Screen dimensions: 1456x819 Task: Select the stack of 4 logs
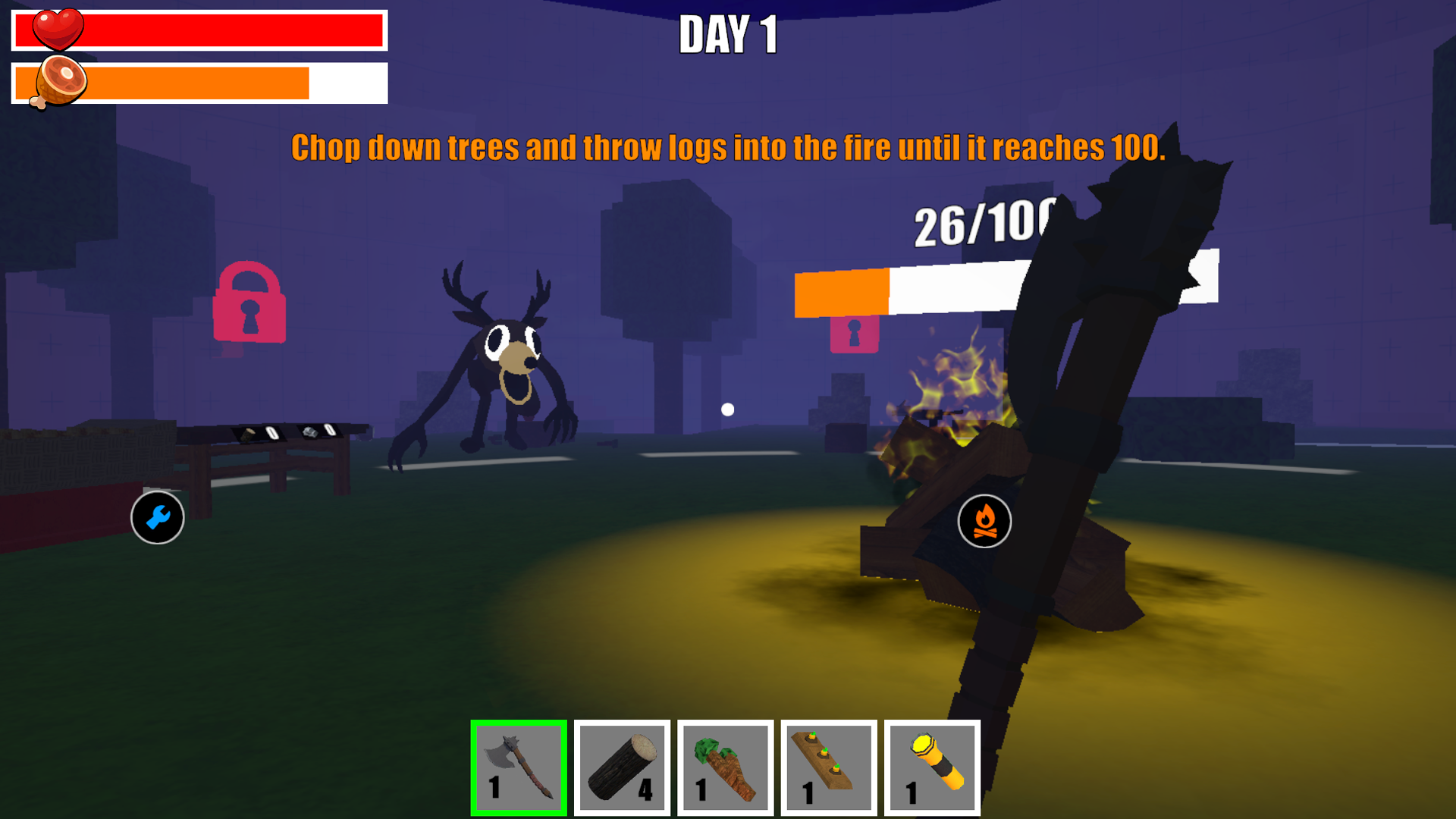622,766
